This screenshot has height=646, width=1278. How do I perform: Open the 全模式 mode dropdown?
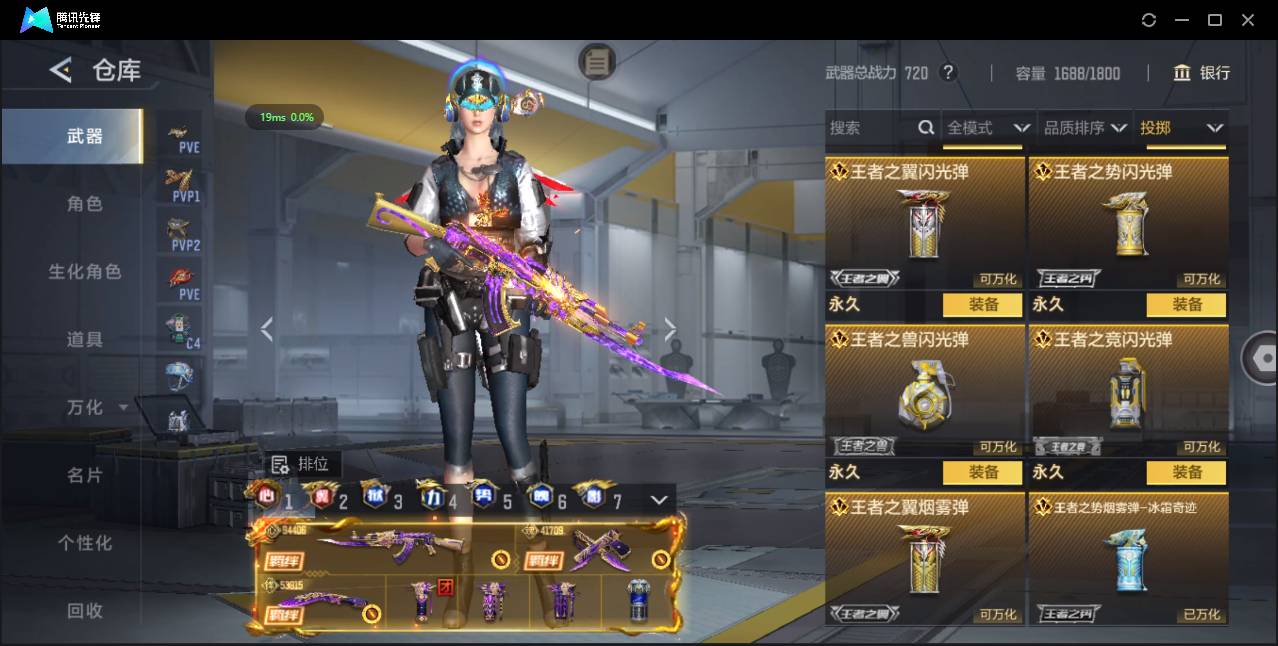point(988,128)
